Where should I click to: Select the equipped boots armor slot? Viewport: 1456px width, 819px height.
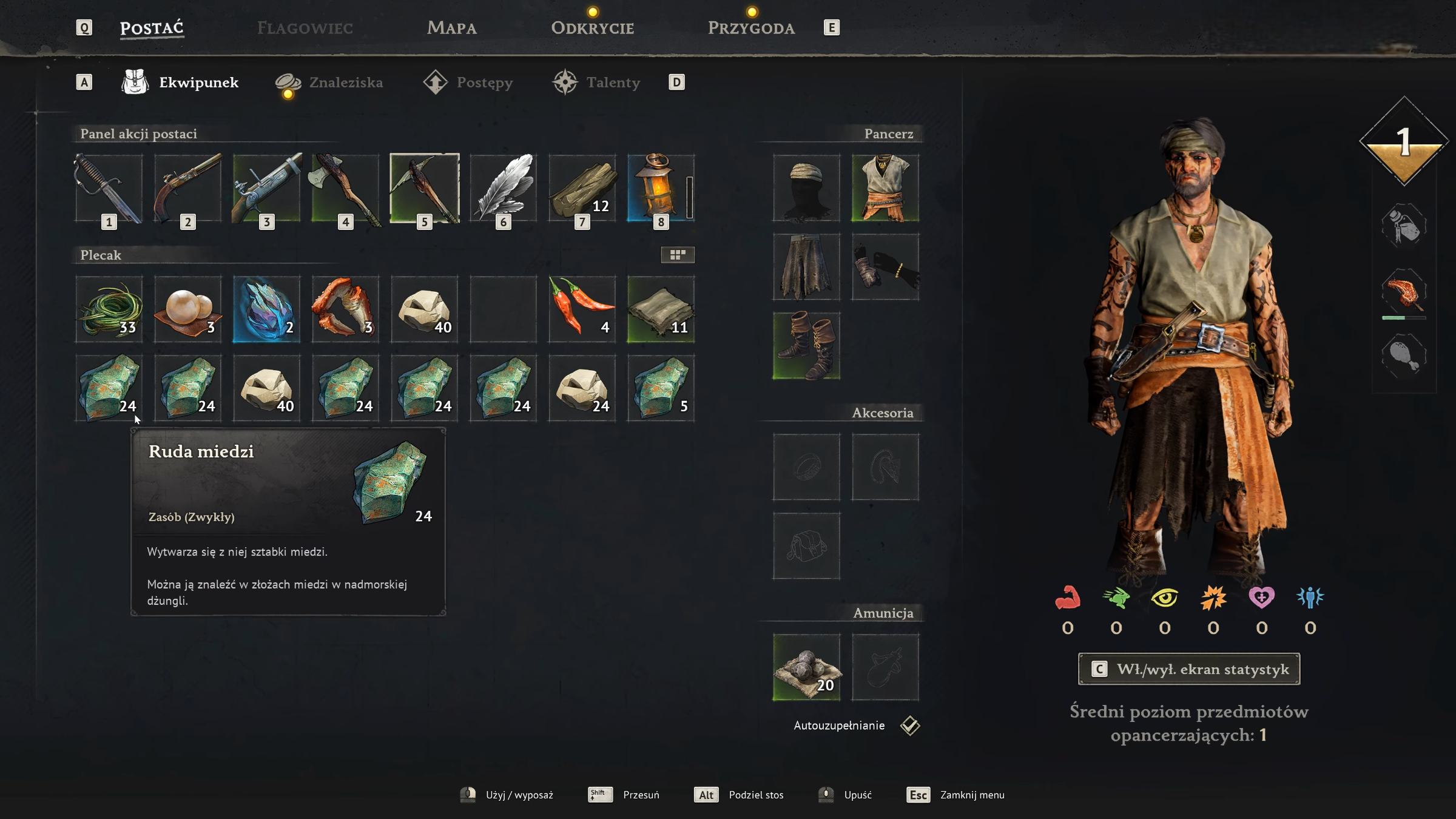[x=806, y=346]
